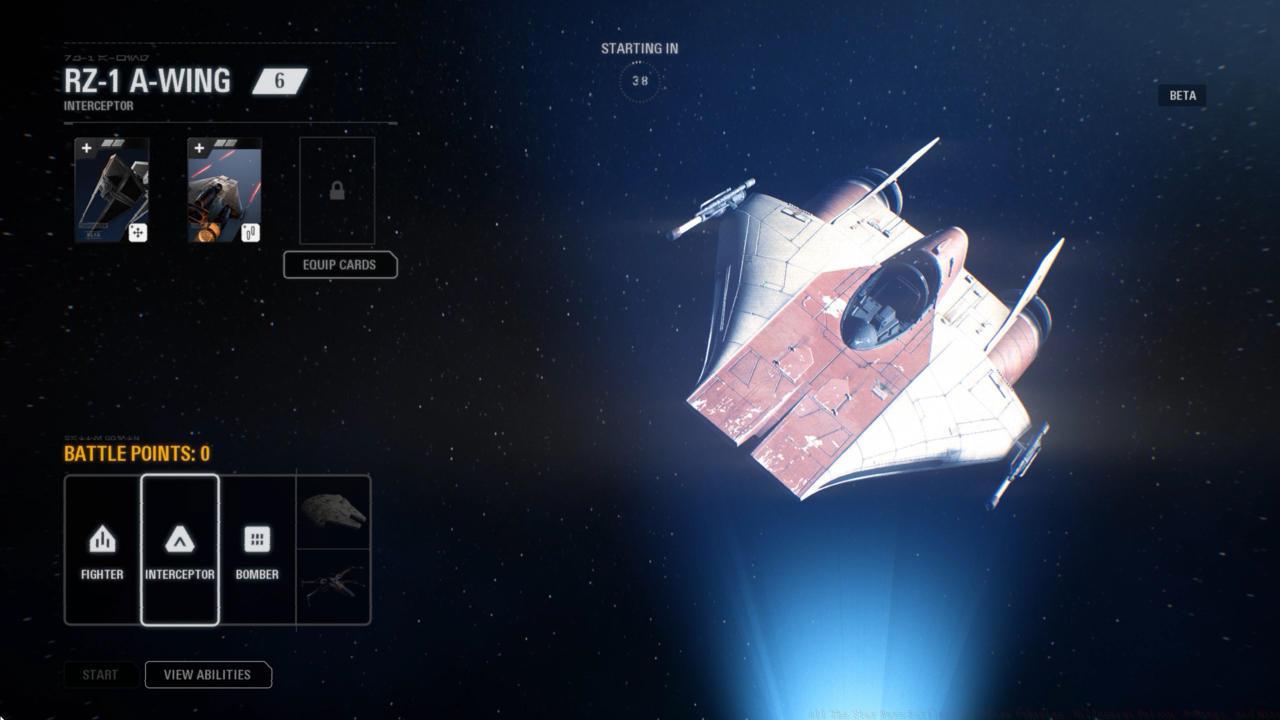The height and width of the screenshot is (720, 1280).
Task: Click the TIE Interceptor star card image
Action: [112, 190]
